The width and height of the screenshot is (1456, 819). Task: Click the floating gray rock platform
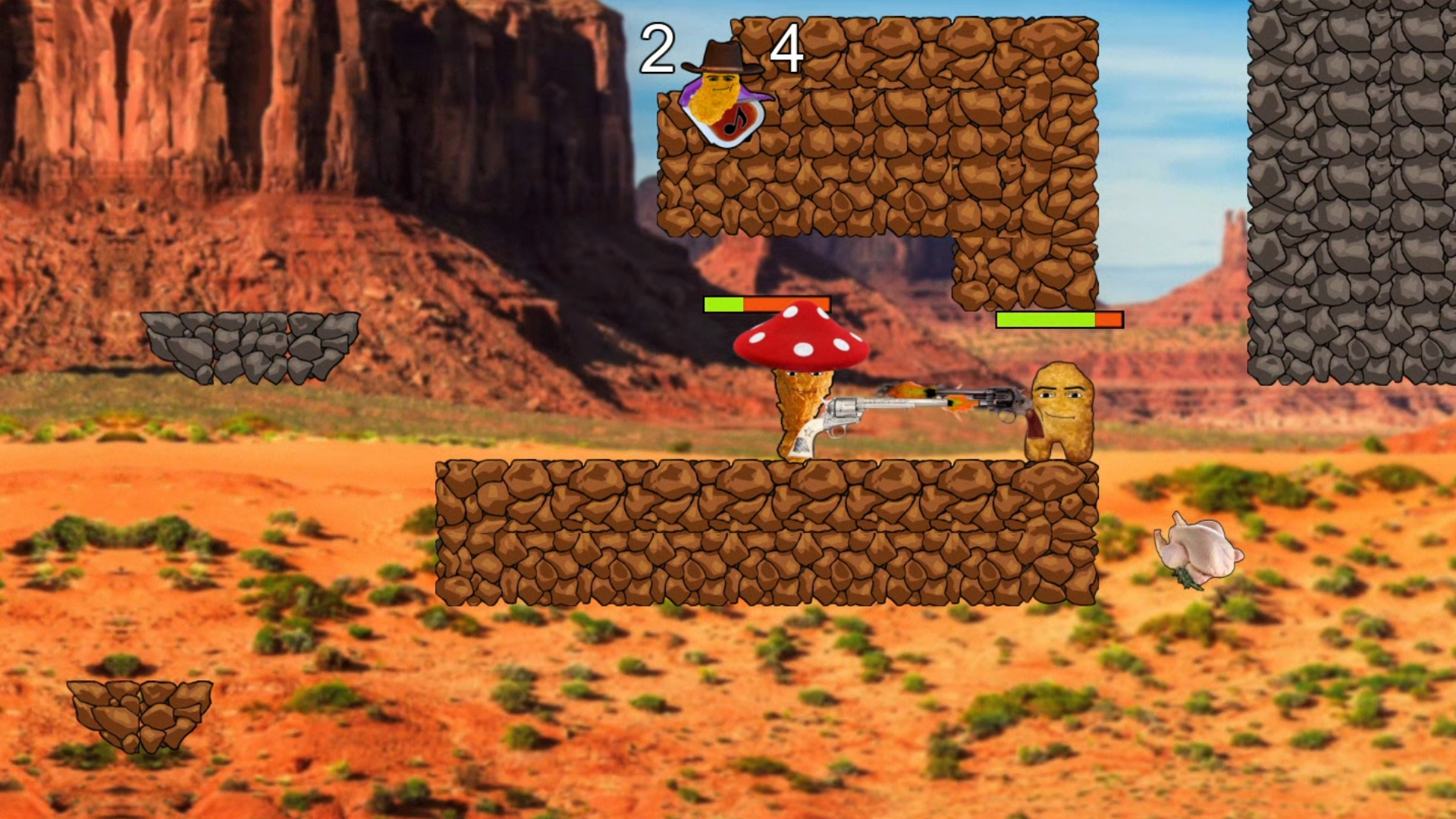pos(250,345)
